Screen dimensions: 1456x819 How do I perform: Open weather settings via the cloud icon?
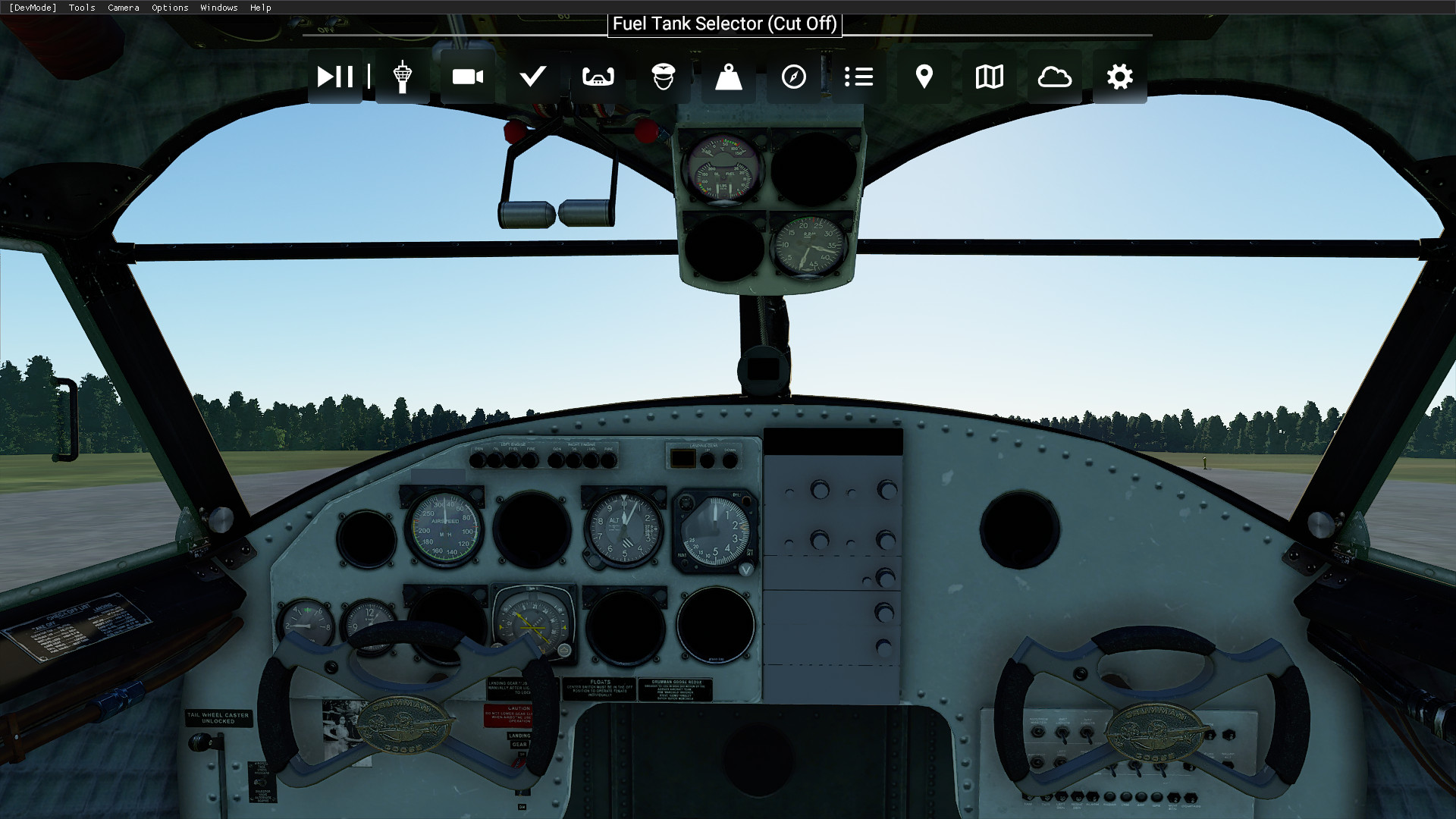(1054, 76)
